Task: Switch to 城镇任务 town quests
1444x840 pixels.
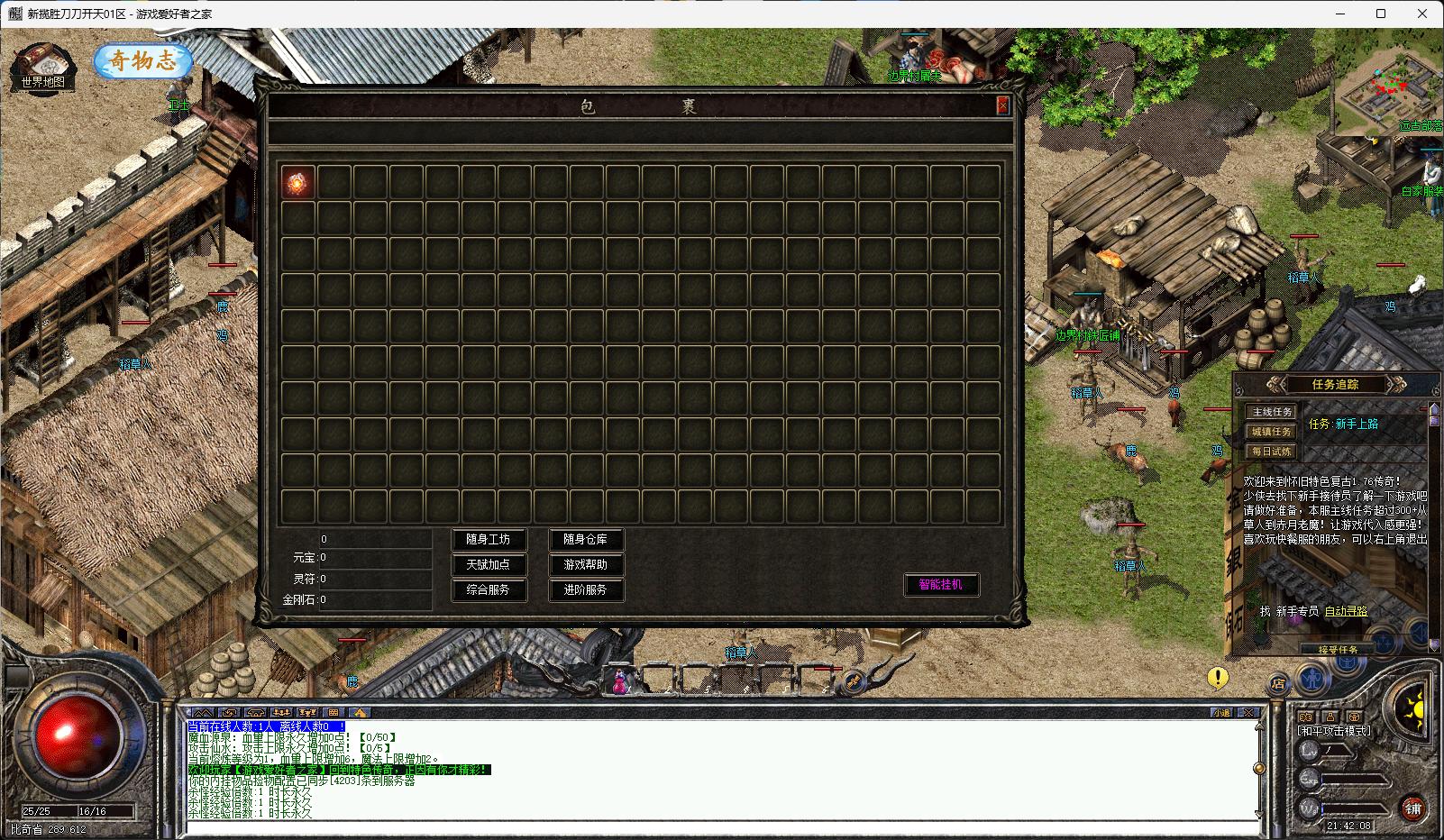Action: point(1272,432)
